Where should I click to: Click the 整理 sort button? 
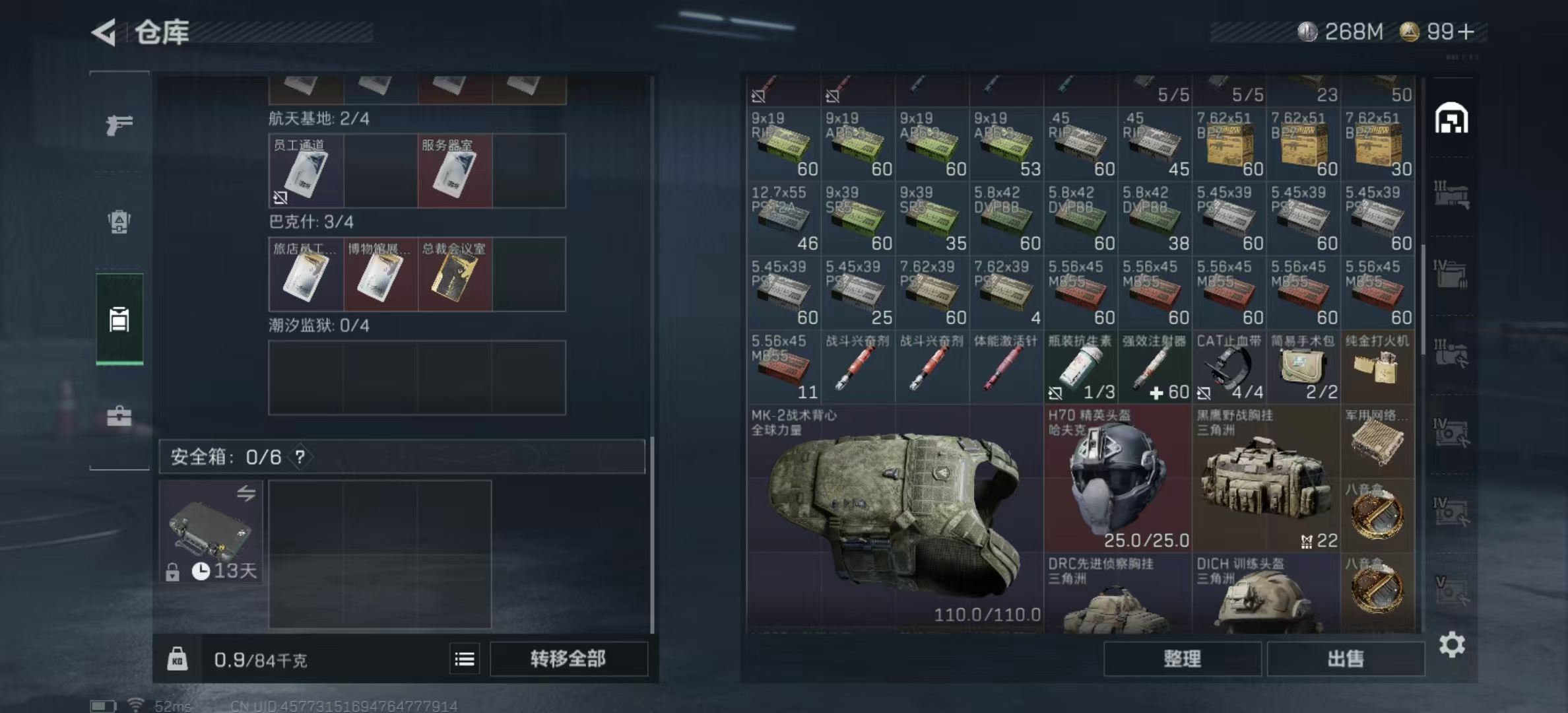tap(1182, 658)
